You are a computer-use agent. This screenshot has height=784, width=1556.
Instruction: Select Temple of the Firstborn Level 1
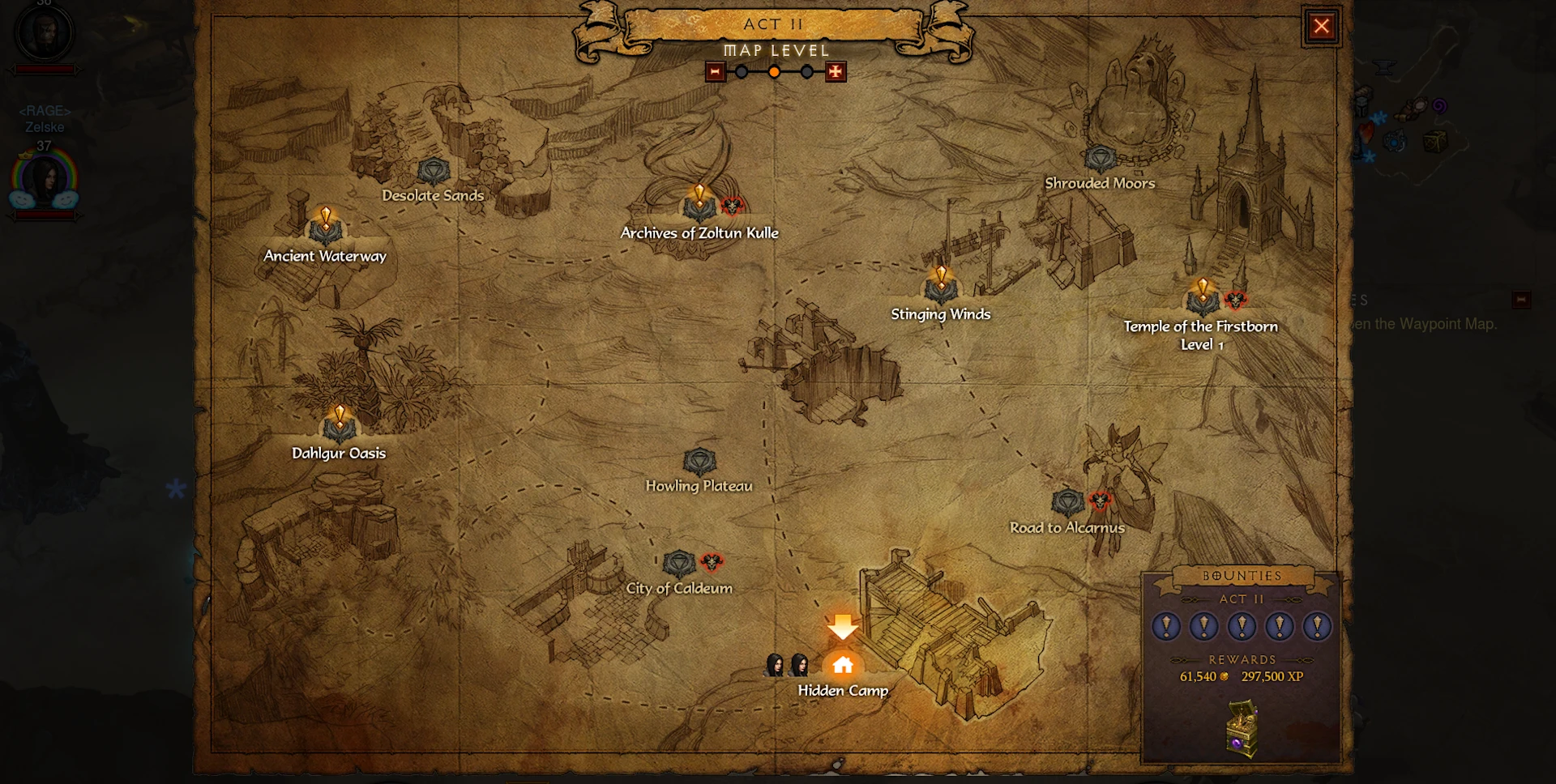coord(1203,301)
